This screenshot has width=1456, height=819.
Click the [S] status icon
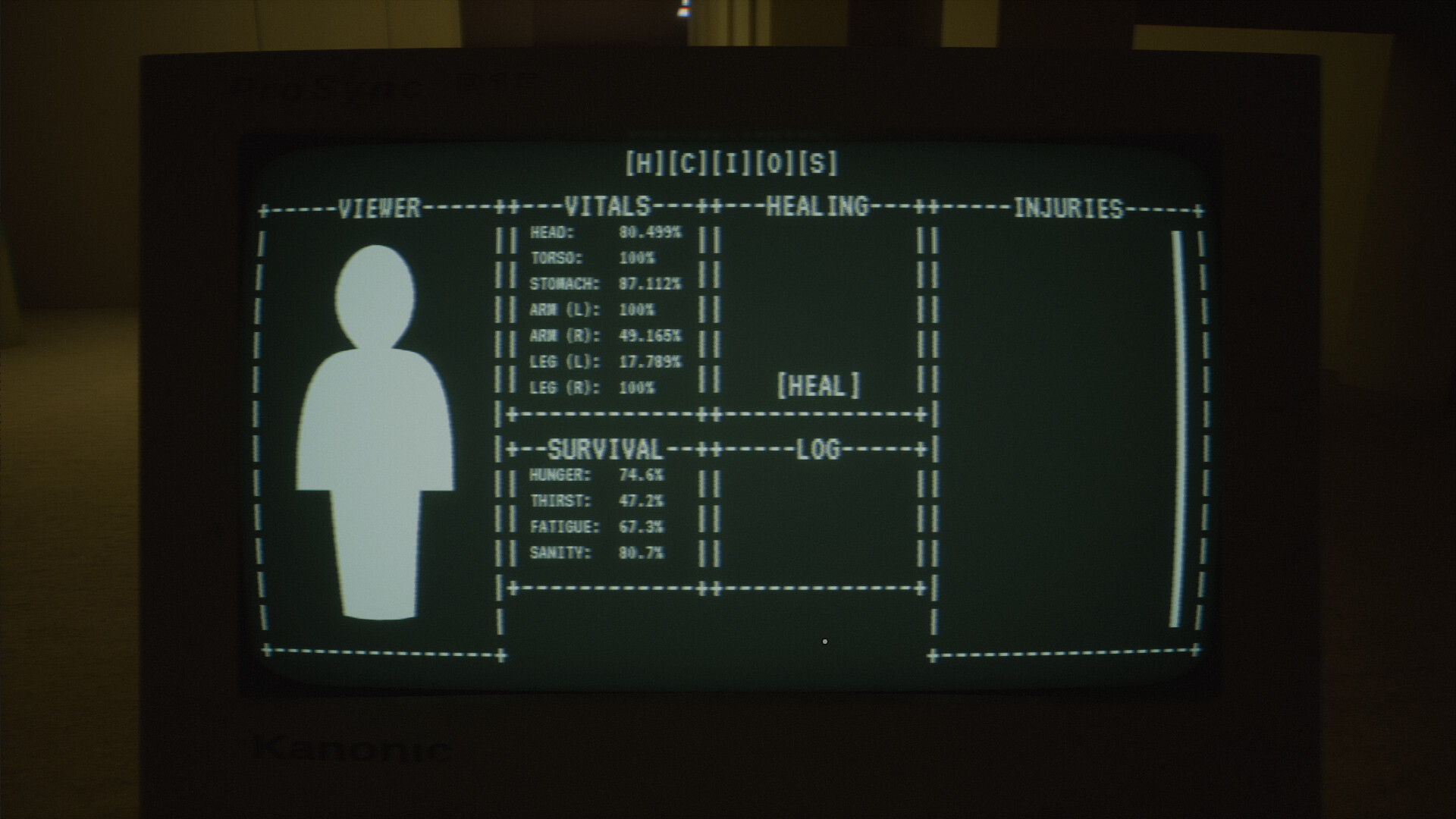pos(817,162)
